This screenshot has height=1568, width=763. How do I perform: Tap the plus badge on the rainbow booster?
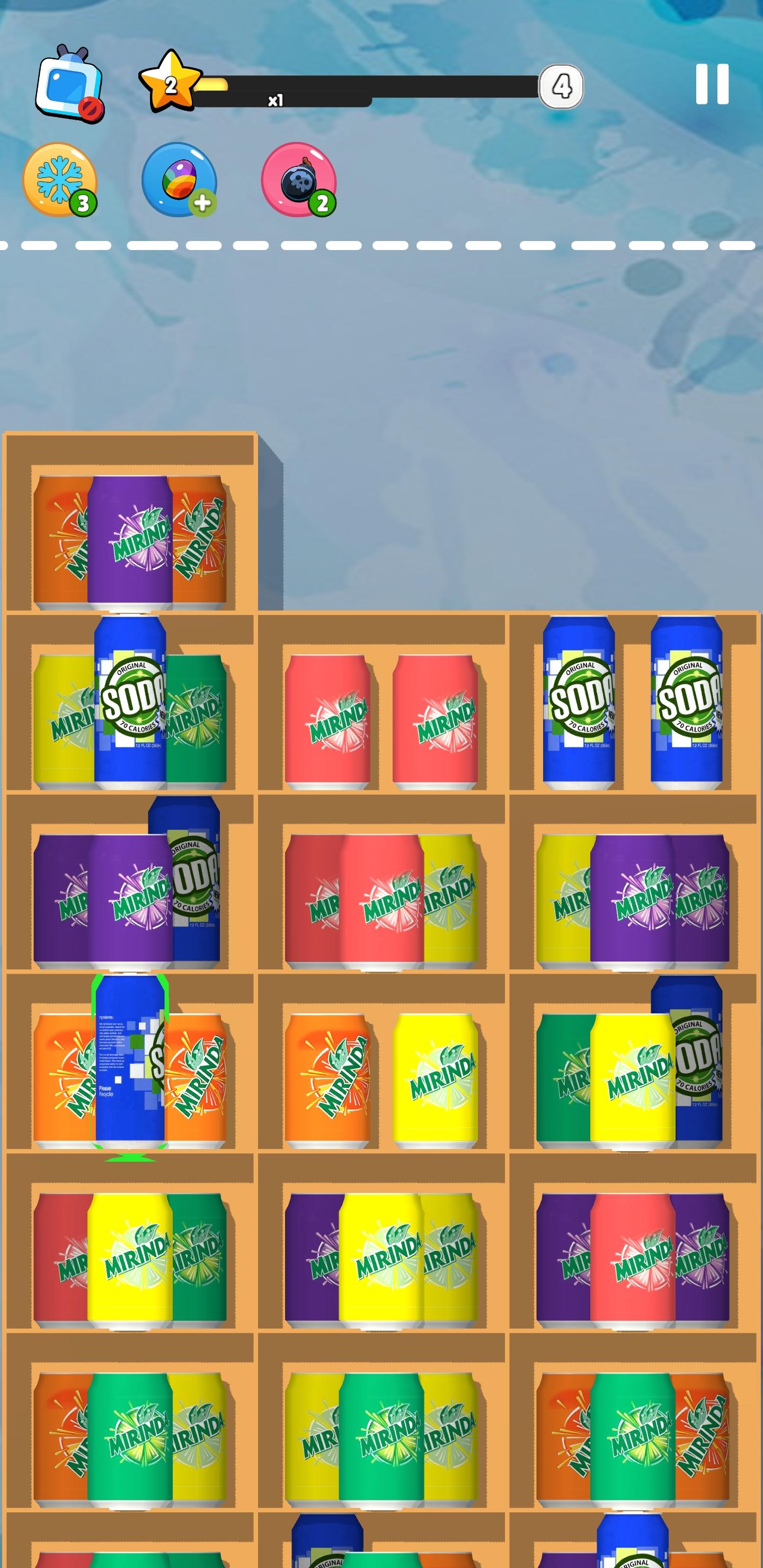point(204,204)
